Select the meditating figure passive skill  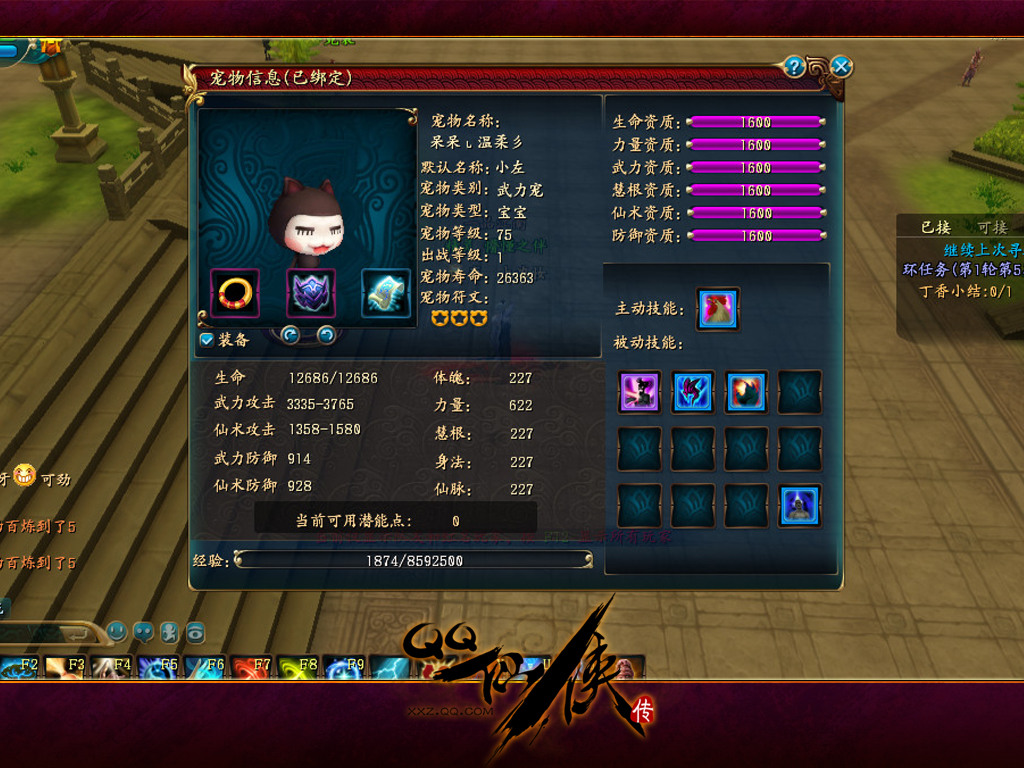(799, 506)
